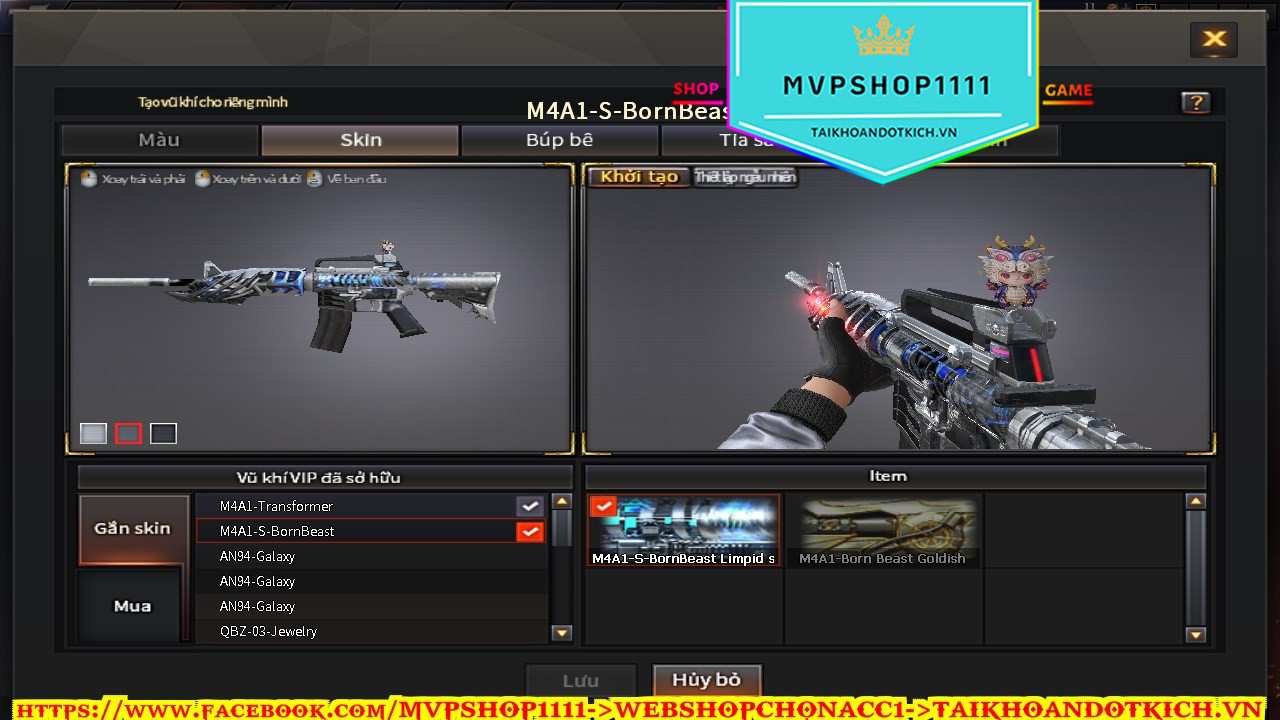Select the Skin tab
Screen dimensions: 1280x720
pyautogui.click(x=360, y=140)
